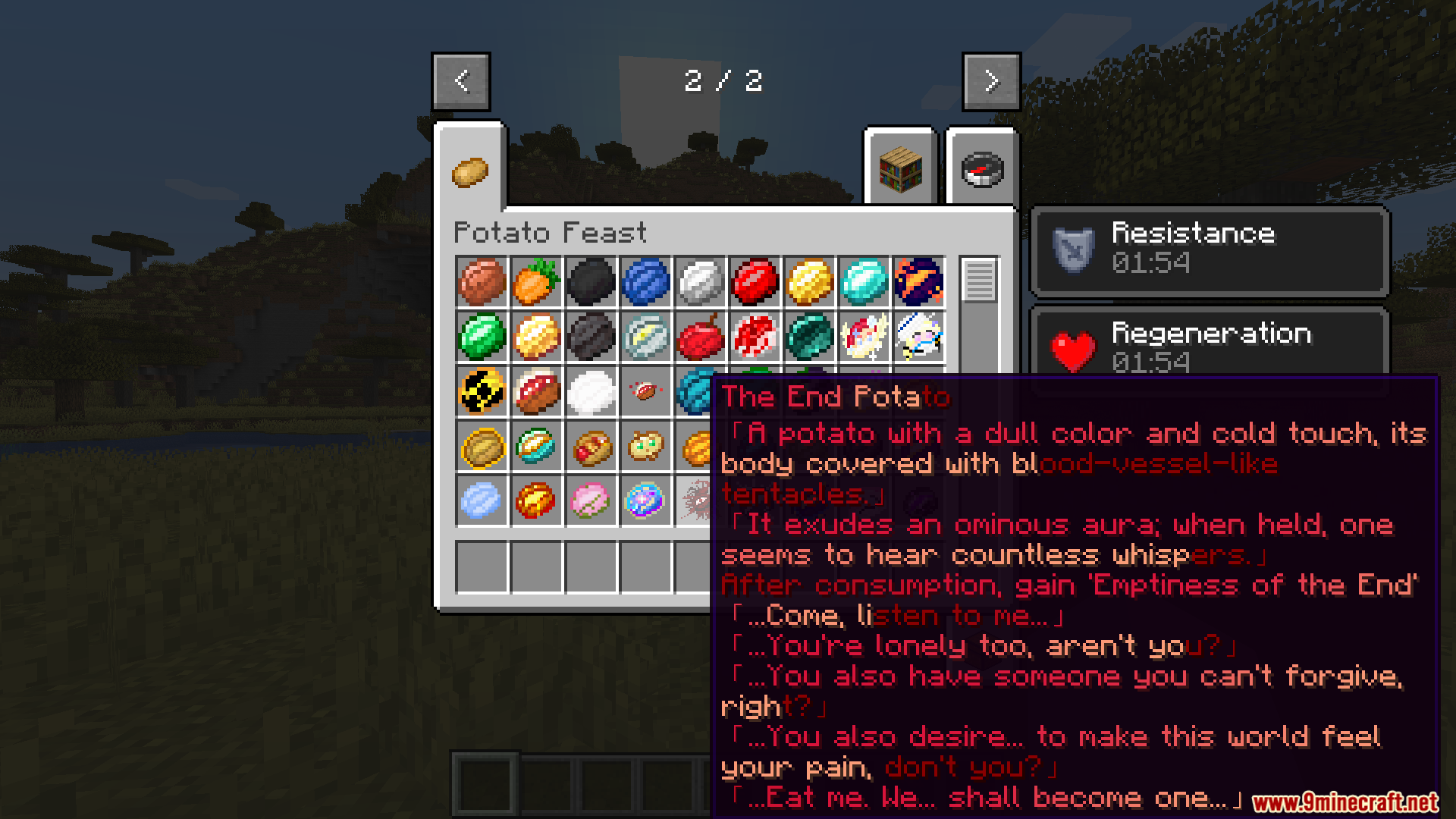Viewport: 1456px width, 819px height.
Task: Select the green emerald potato
Action: (x=482, y=336)
